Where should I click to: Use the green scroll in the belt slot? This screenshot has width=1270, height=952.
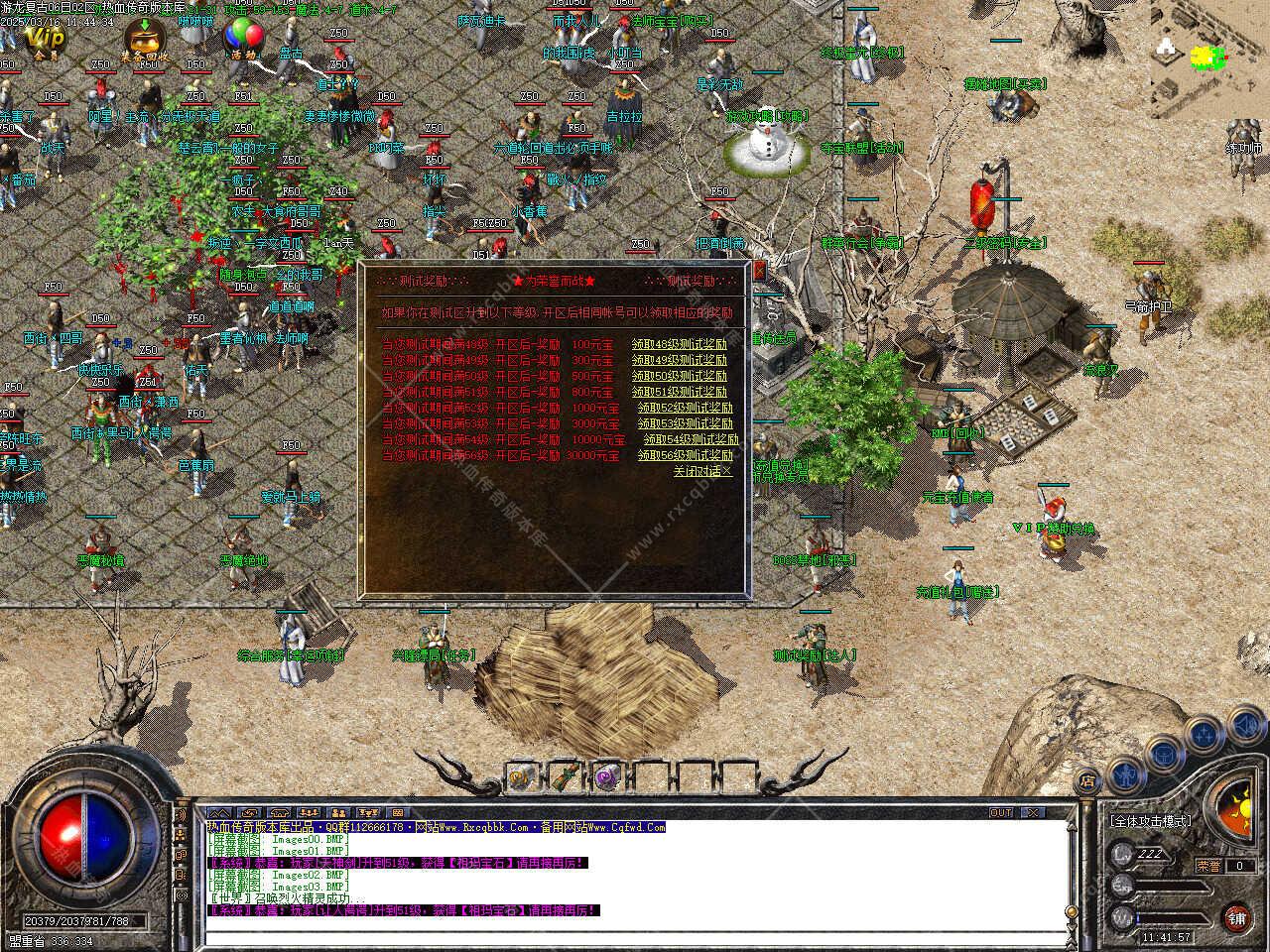564,776
